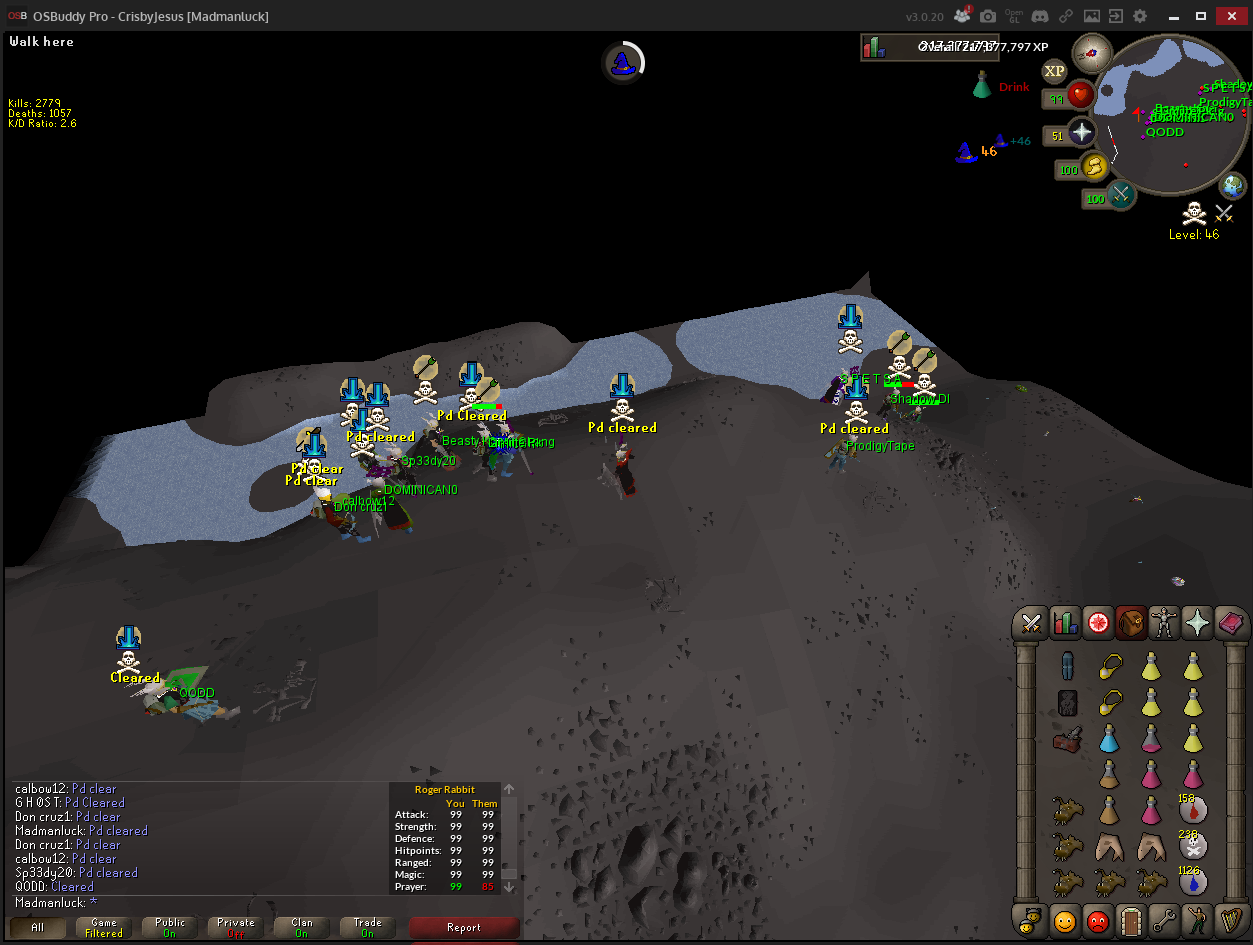Open the Combat Options tab
The width and height of the screenshot is (1253, 945).
(1031, 624)
